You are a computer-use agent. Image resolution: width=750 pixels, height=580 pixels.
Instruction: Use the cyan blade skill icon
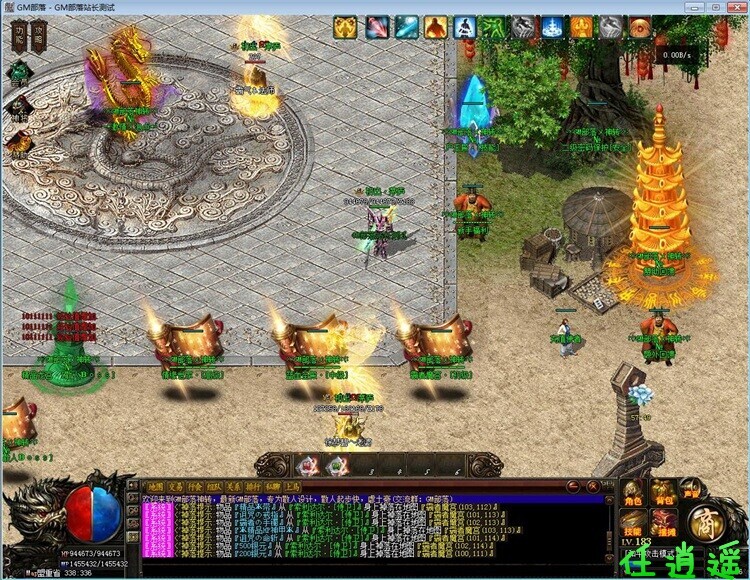point(406,27)
